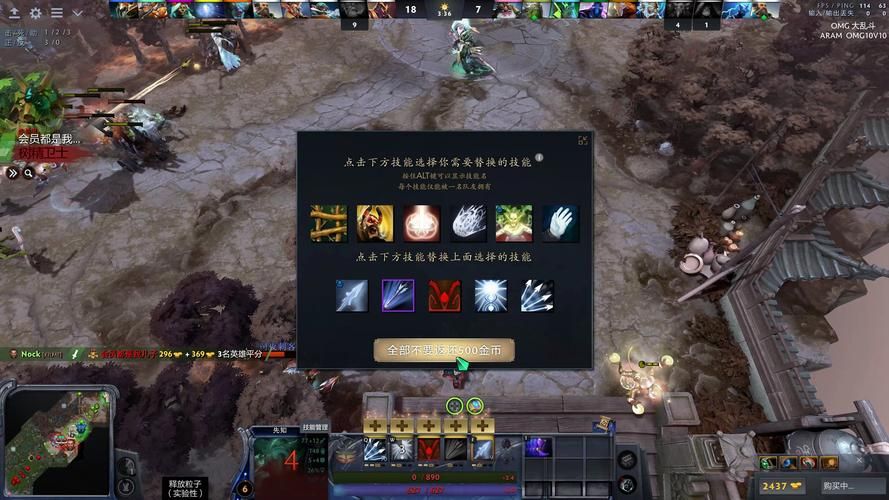Viewport: 889px width, 500px height.
Task: Select the purple item in inventory
Action: tap(538, 447)
